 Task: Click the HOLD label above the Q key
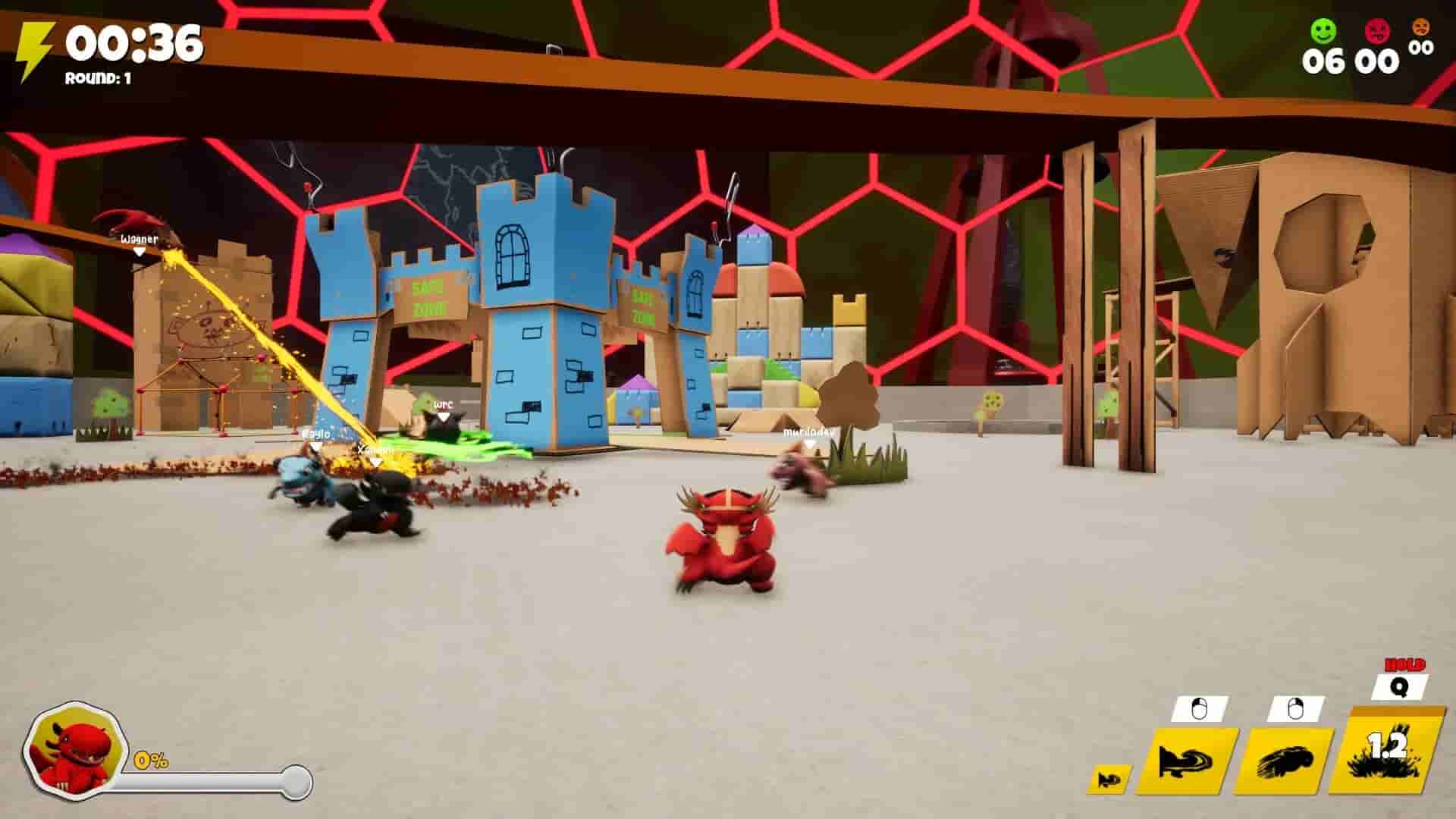(x=1404, y=666)
